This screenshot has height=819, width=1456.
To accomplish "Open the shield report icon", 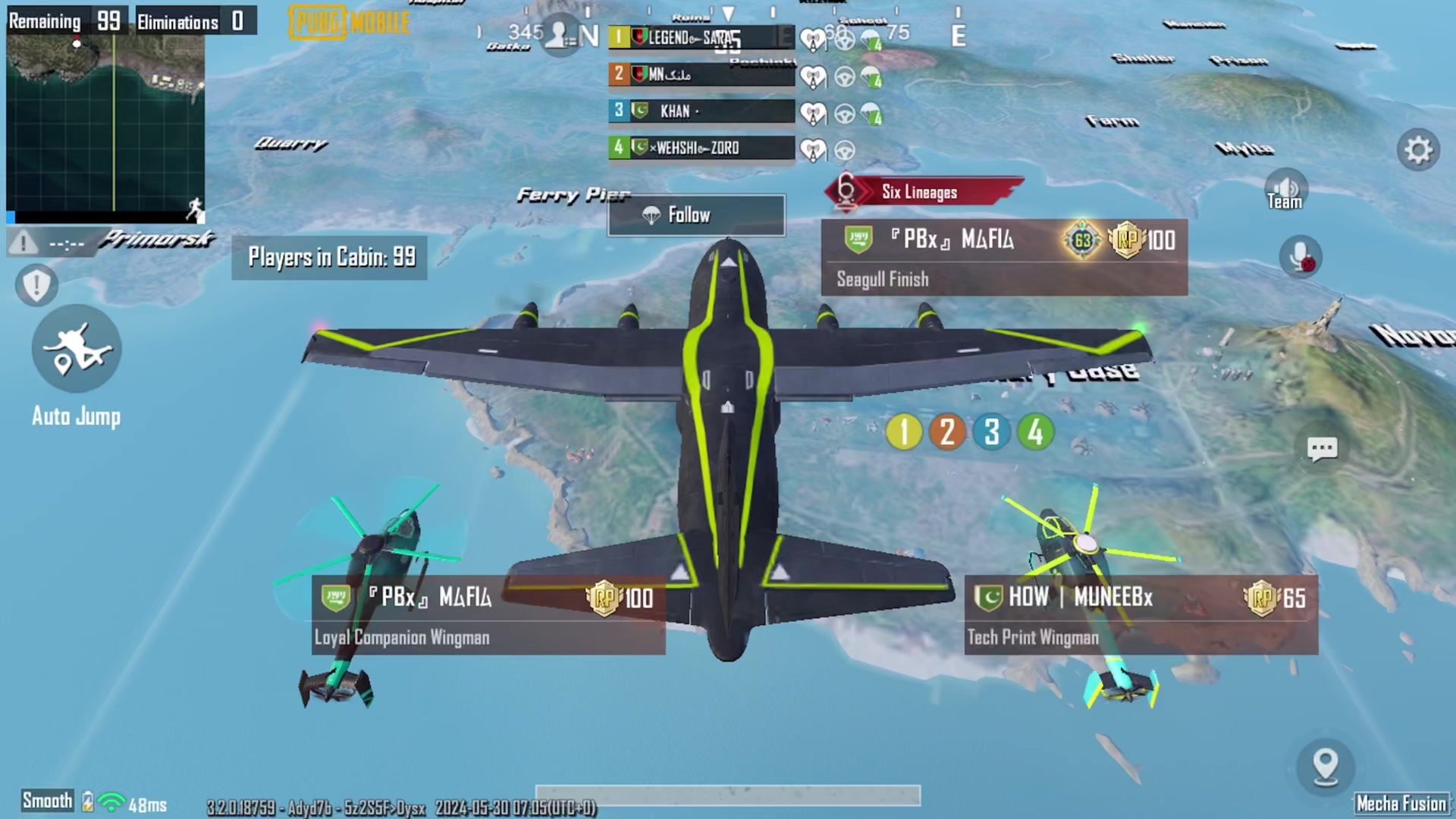I will 36,285.
